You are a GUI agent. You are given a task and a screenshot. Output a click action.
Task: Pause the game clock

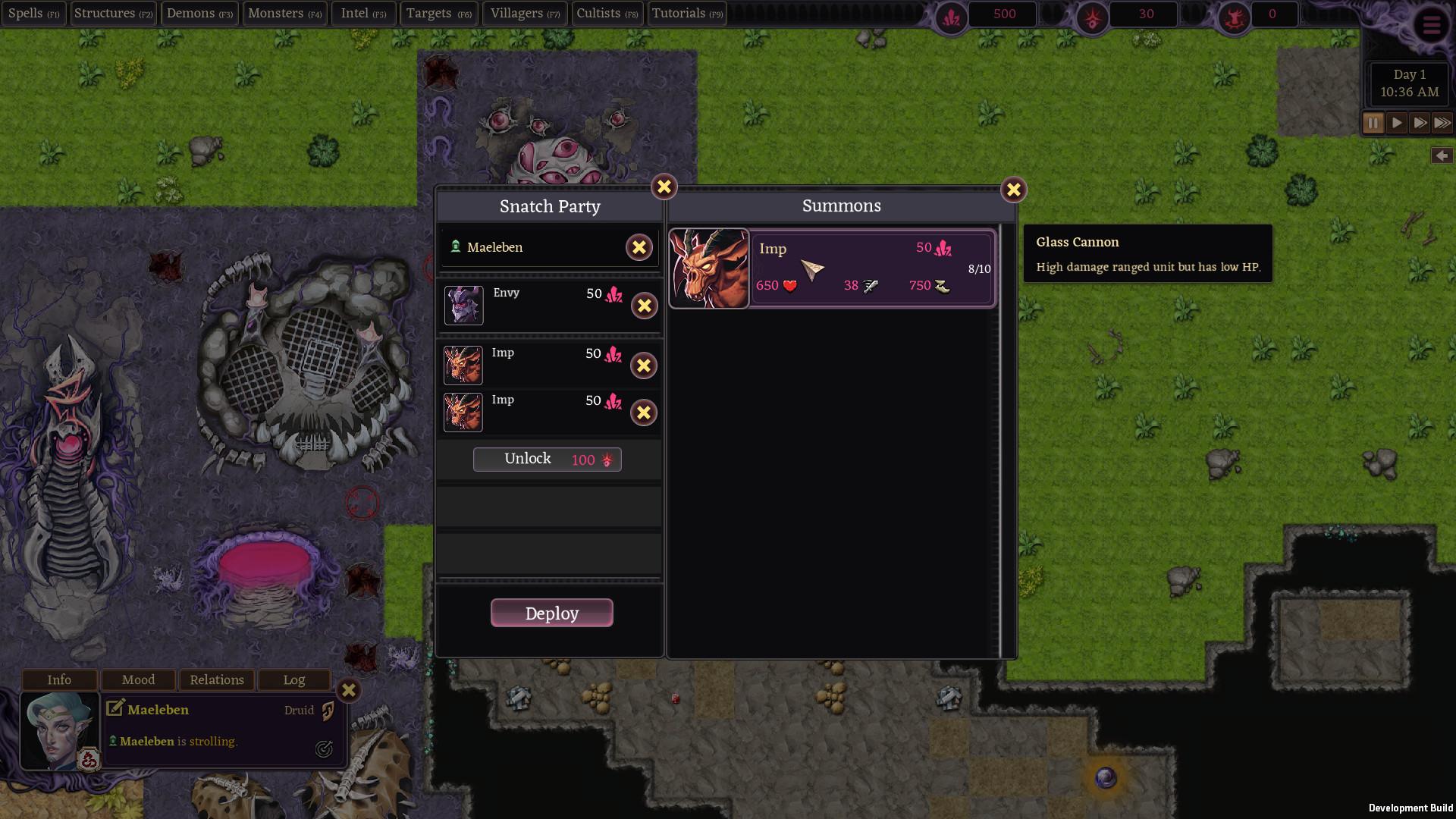[x=1373, y=122]
